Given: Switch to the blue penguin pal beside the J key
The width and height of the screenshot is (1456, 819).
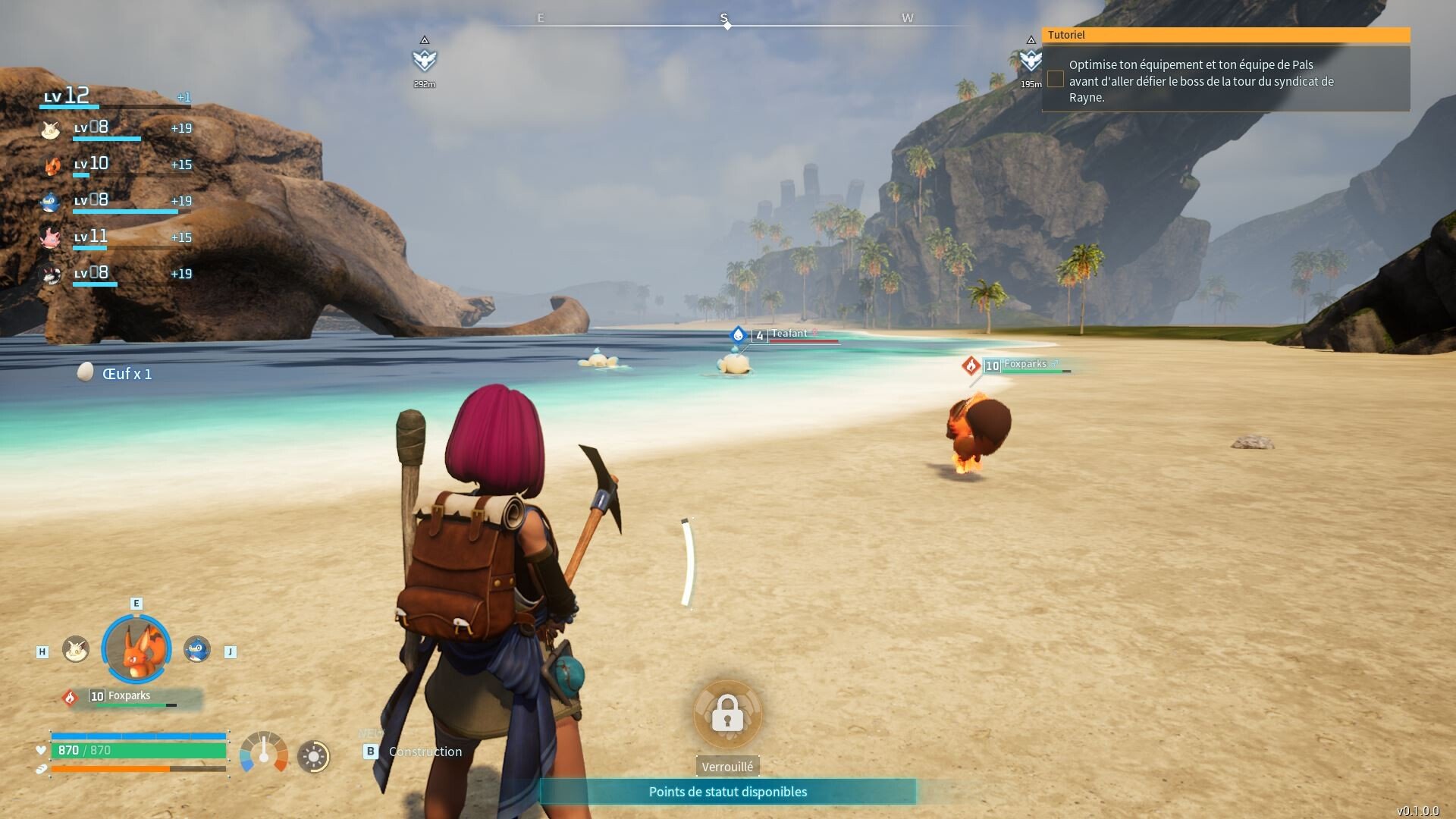Looking at the screenshot, I should coord(197,649).
